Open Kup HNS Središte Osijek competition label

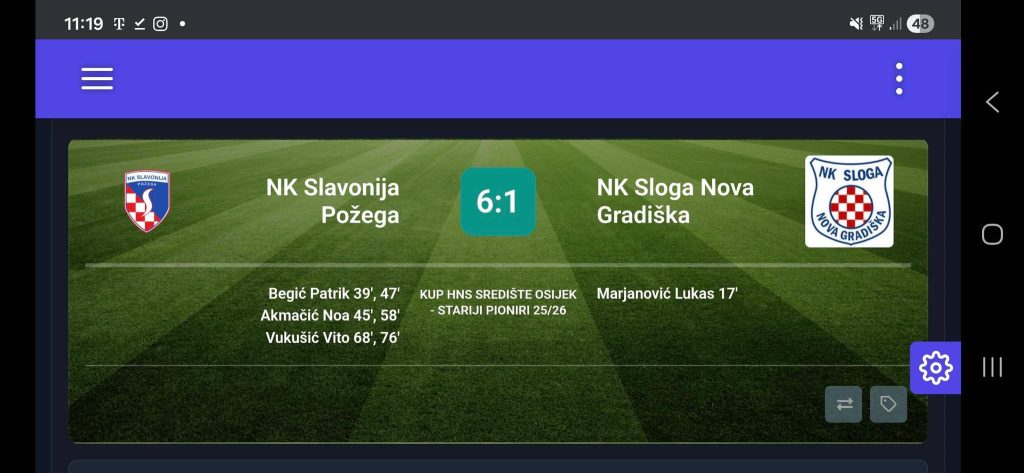tap(498, 302)
